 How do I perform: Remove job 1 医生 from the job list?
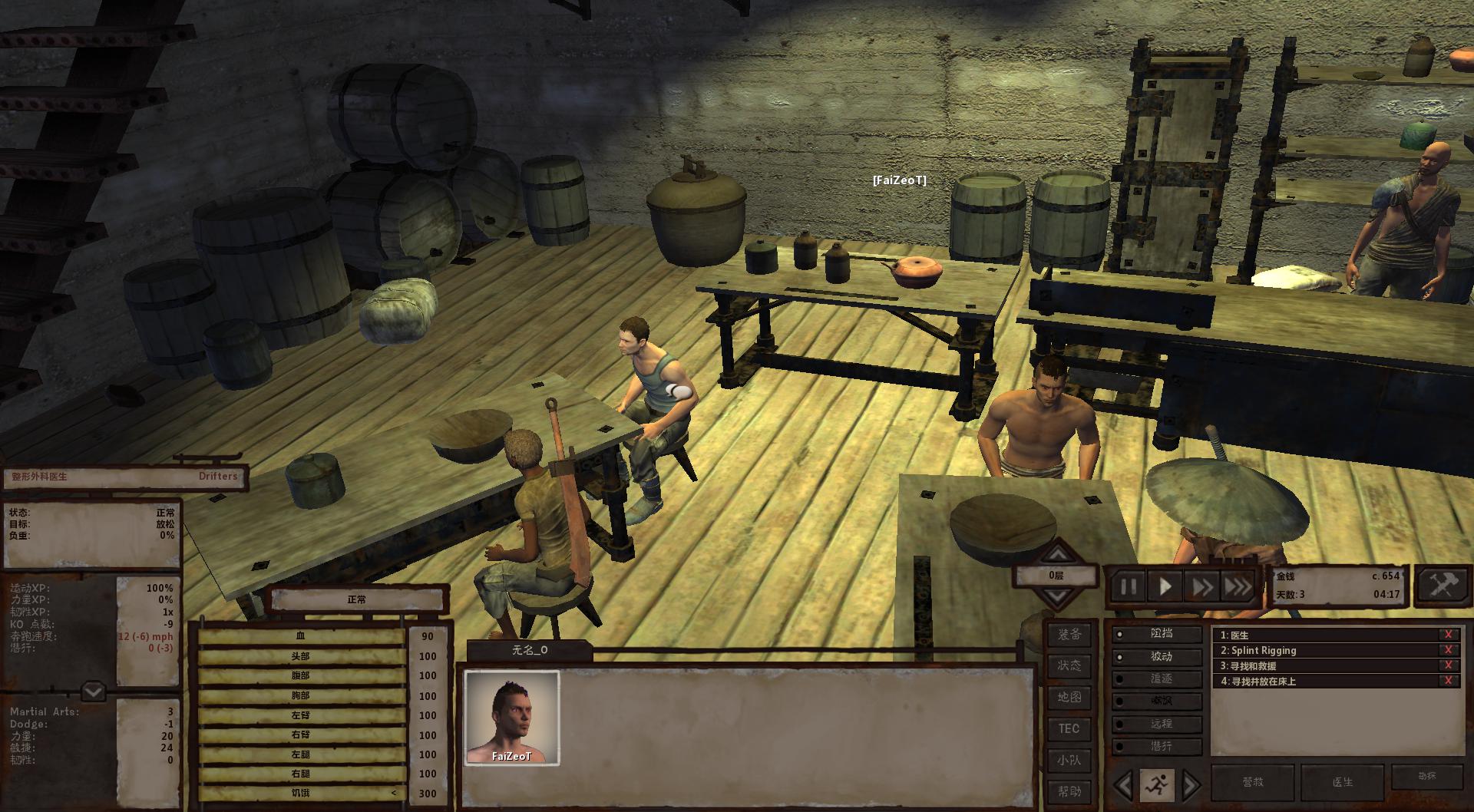1448,635
